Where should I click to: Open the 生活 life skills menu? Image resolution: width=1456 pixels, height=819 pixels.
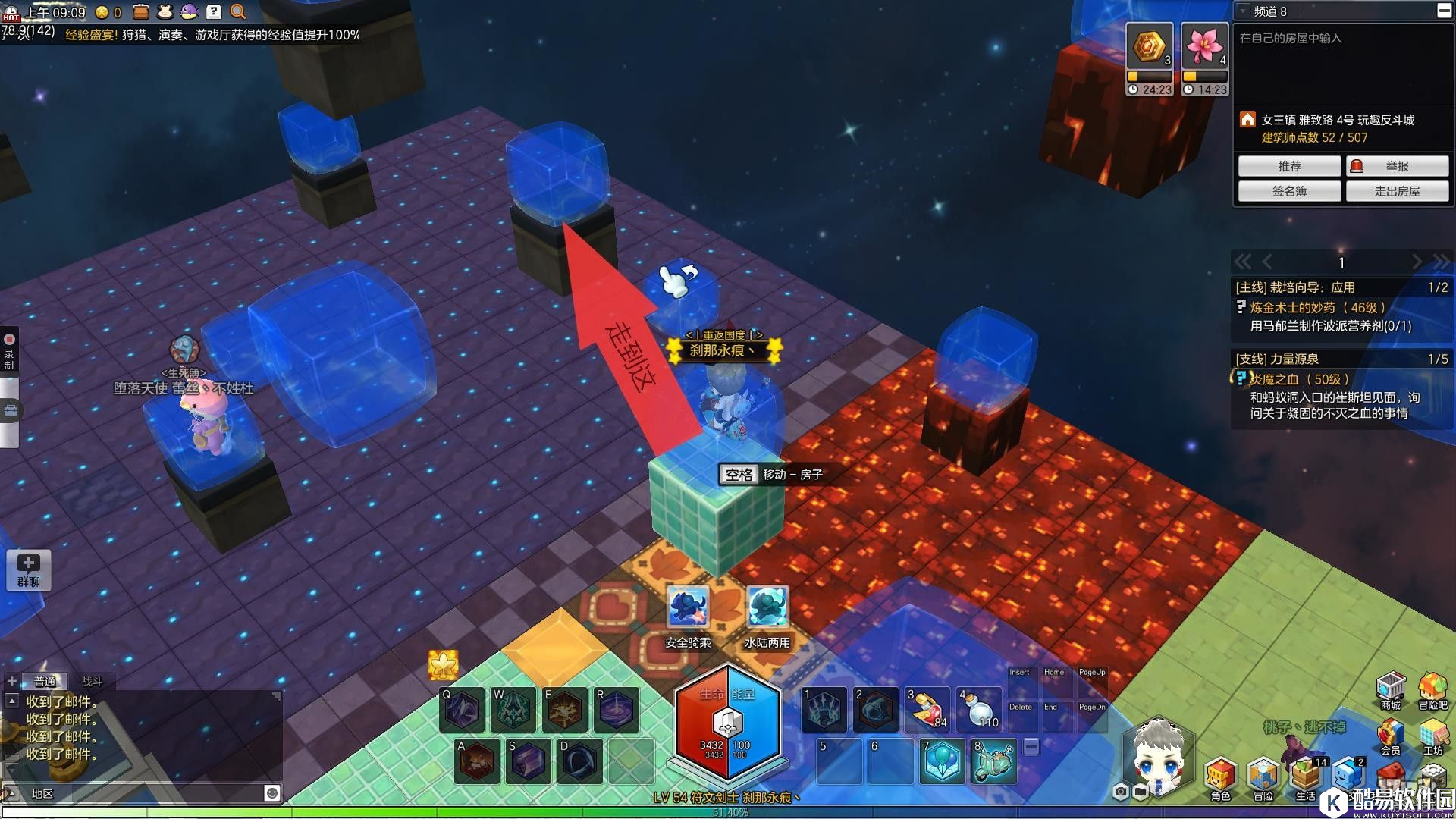pyautogui.click(x=1305, y=777)
